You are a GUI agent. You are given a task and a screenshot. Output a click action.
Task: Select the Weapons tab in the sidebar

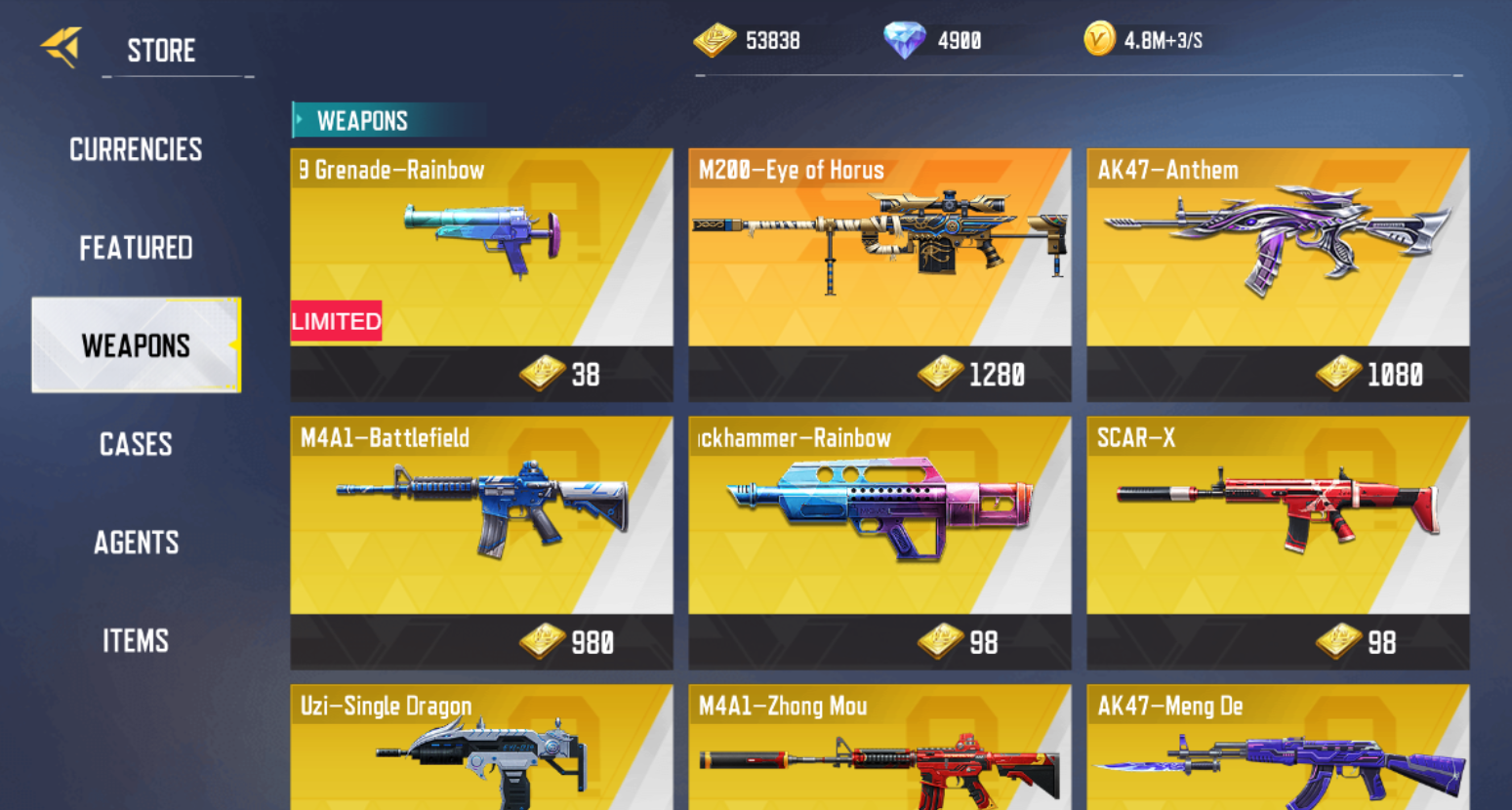(136, 345)
